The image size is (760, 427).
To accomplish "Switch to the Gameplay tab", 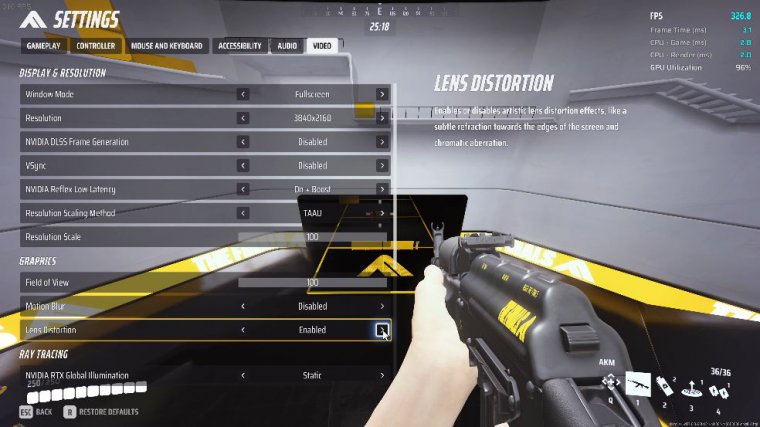I will point(45,46).
